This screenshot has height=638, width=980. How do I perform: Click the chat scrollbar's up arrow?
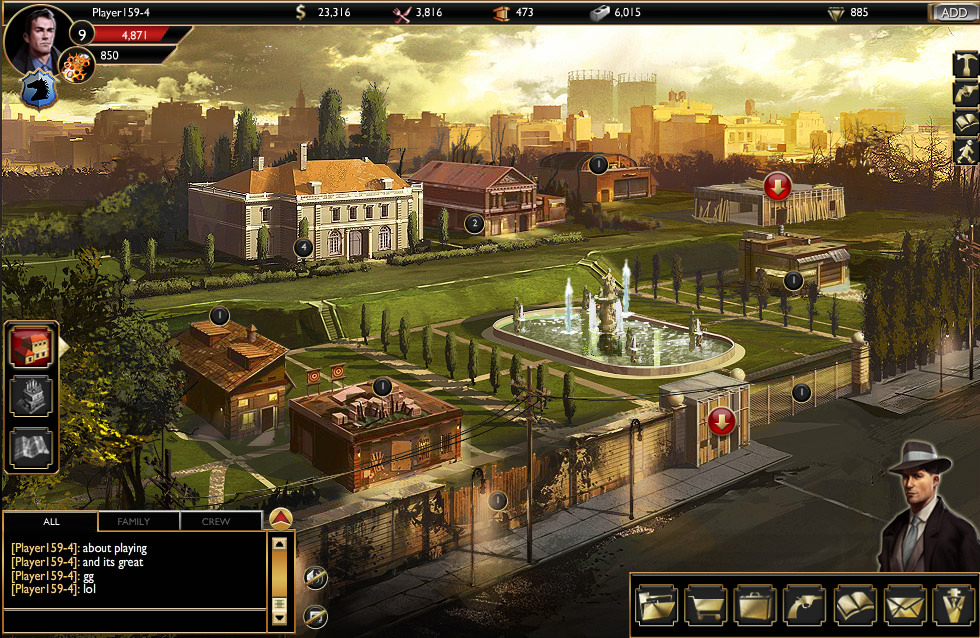point(280,545)
